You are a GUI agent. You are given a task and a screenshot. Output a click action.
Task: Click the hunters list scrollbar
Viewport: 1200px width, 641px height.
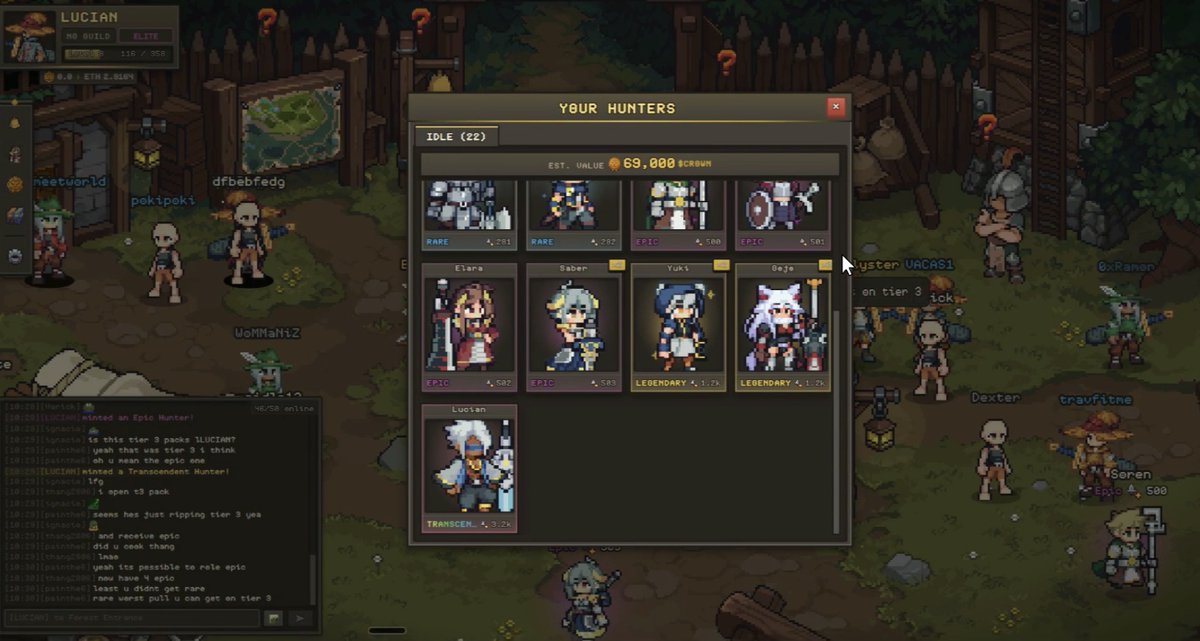pos(837,420)
